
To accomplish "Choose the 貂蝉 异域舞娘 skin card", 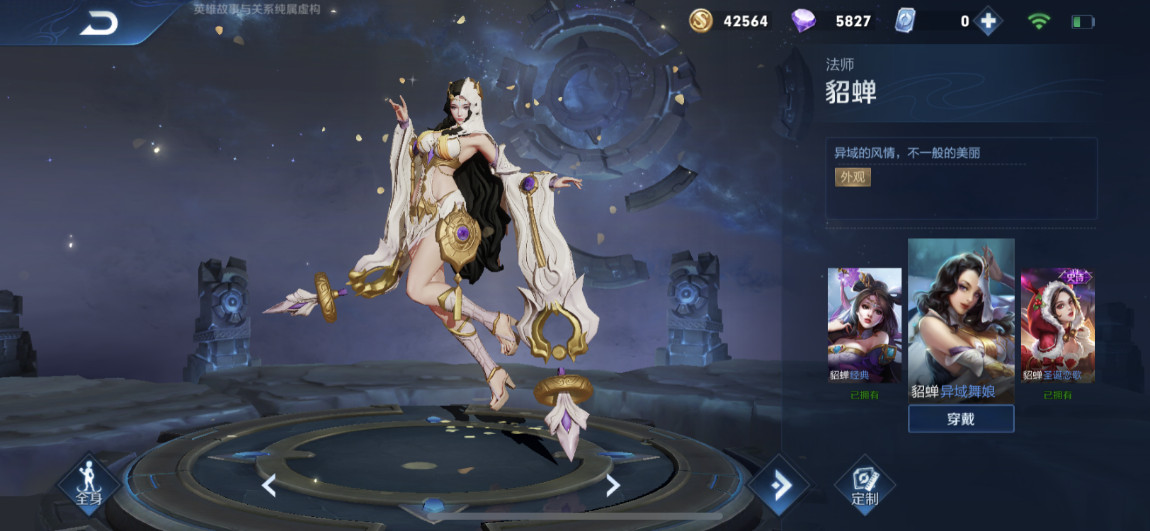I will click(x=961, y=320).
